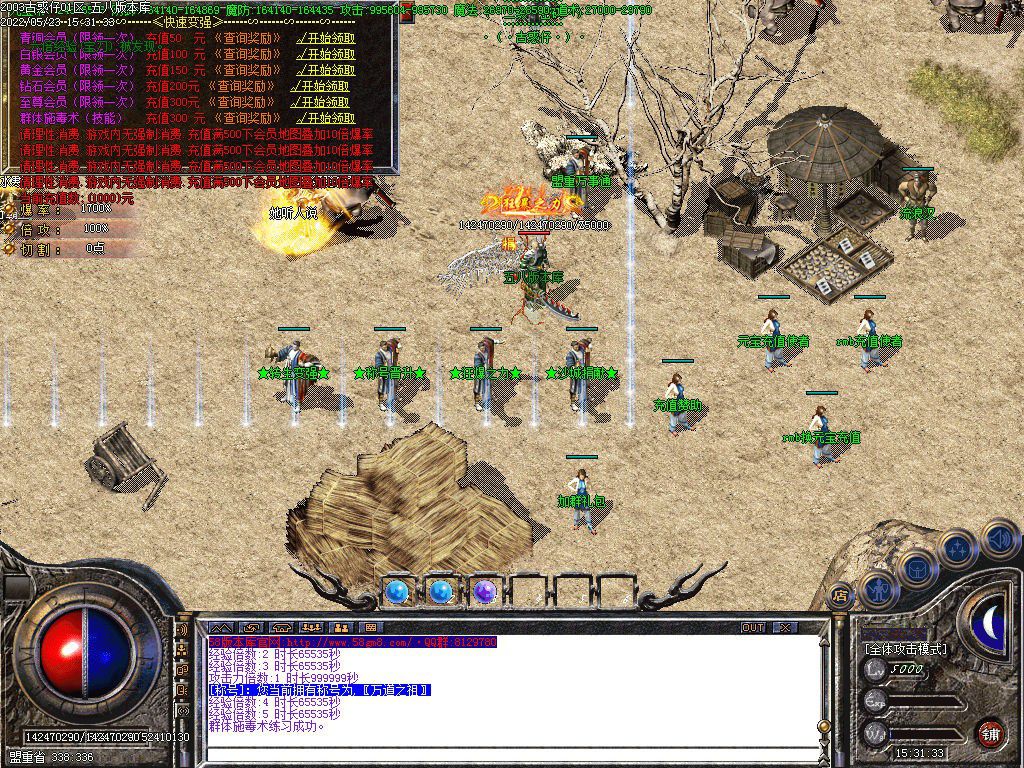Use the purple orb item in the hotbar
The width and height of the screenshot is (1024, 768).
tap(485, 592)
